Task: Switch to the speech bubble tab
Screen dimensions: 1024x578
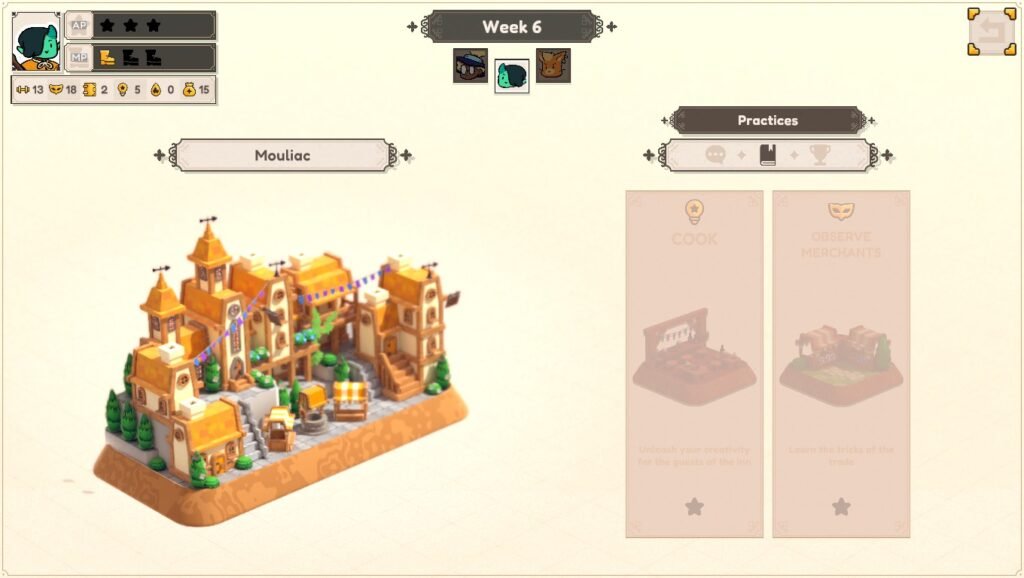Action: [x=715, y=155]
